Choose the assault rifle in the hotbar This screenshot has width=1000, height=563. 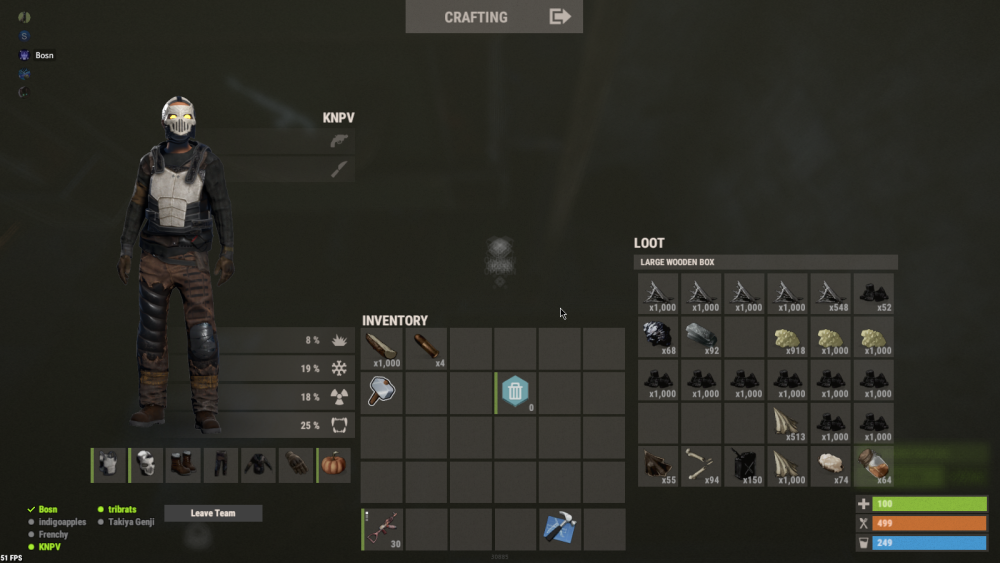click(382, 529)
